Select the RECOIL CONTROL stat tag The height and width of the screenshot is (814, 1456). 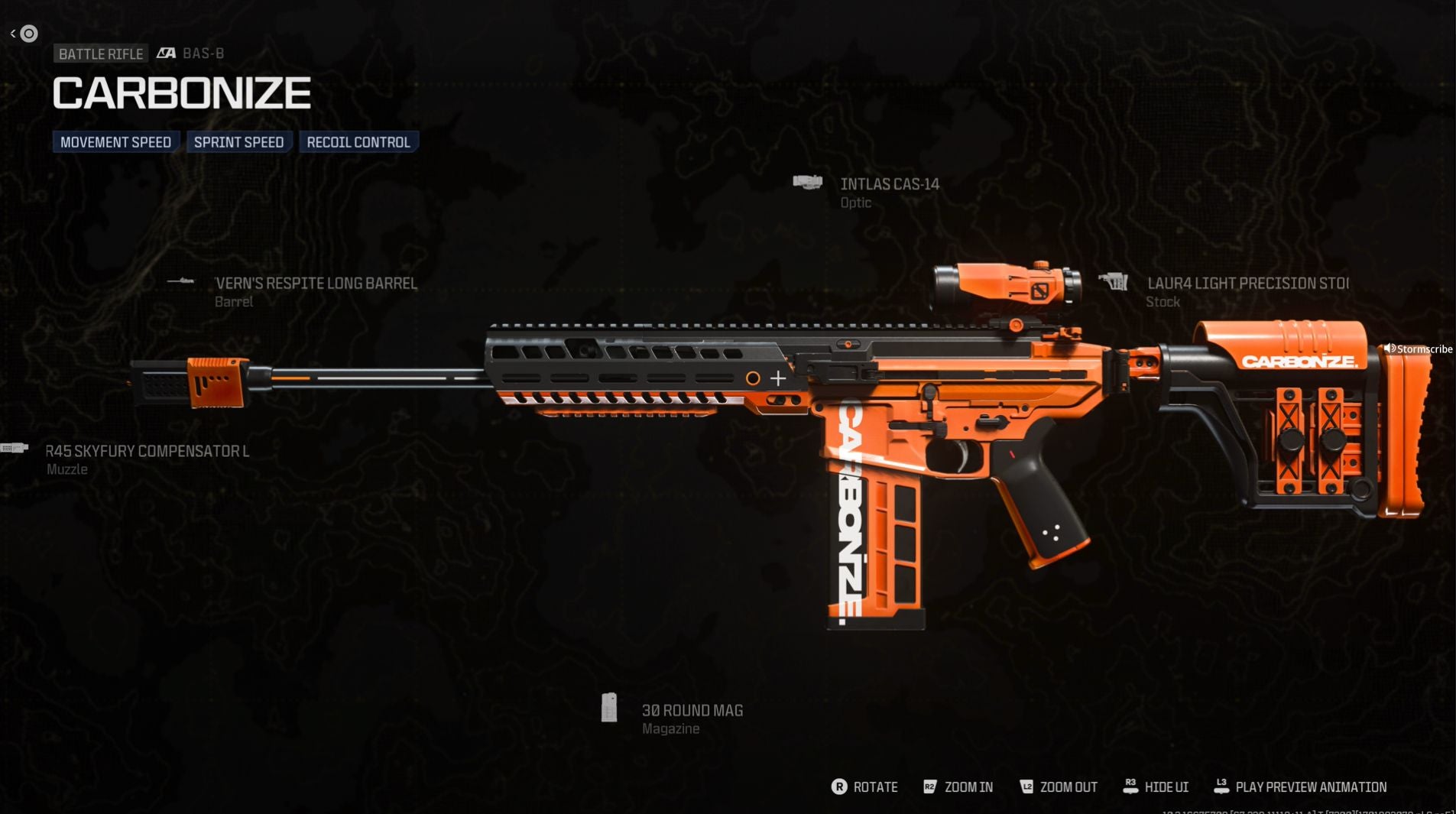pyautogui.click(x=358, y=141)
